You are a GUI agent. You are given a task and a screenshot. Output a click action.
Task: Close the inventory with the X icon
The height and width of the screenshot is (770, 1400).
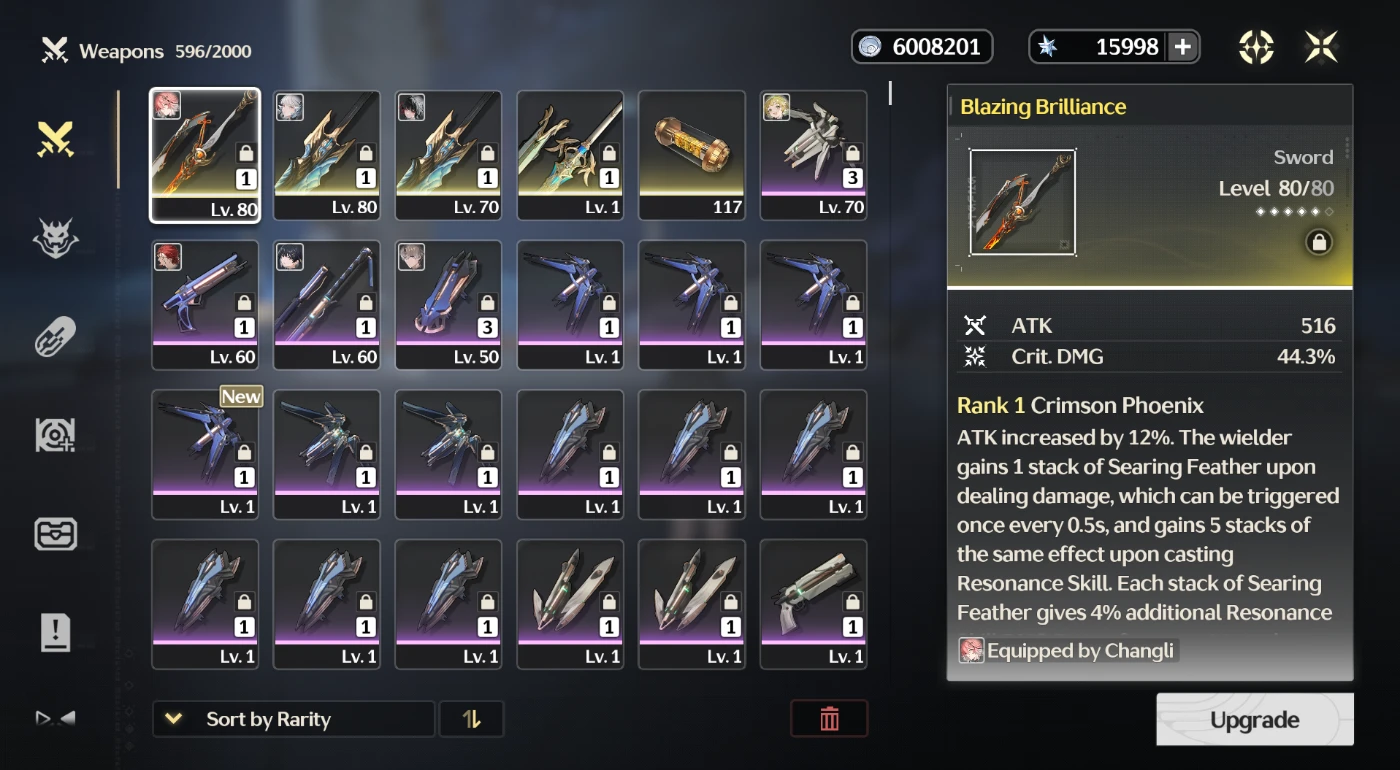pos(1321,47)
